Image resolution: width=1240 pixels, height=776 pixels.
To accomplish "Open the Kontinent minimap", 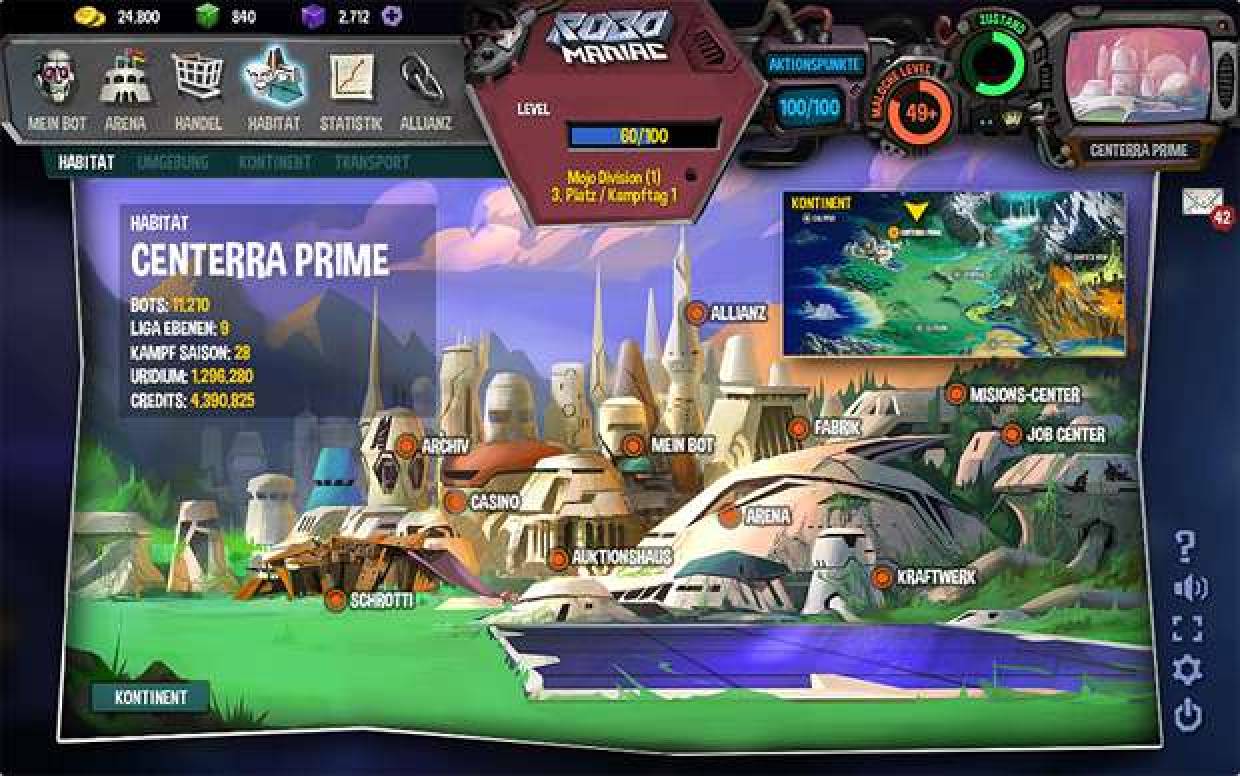I will (x=953, y=273).
